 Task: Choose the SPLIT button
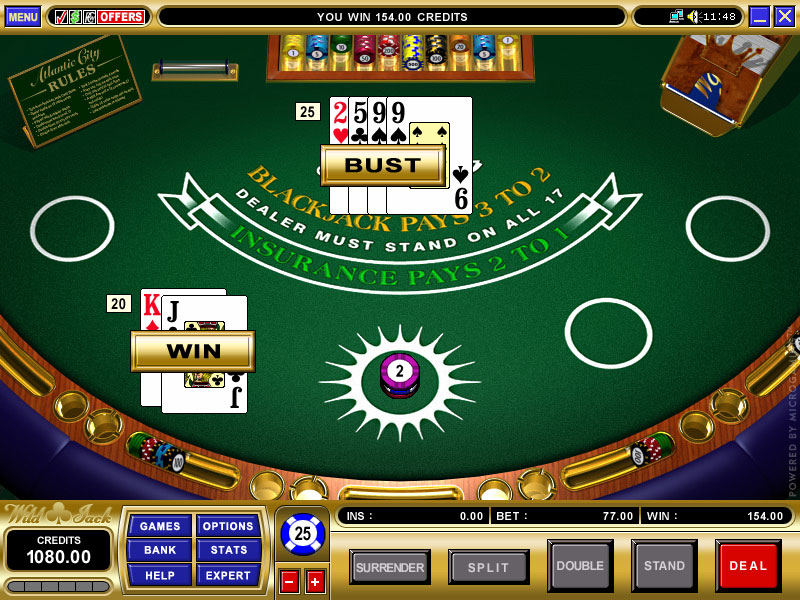tap(489, 567)
